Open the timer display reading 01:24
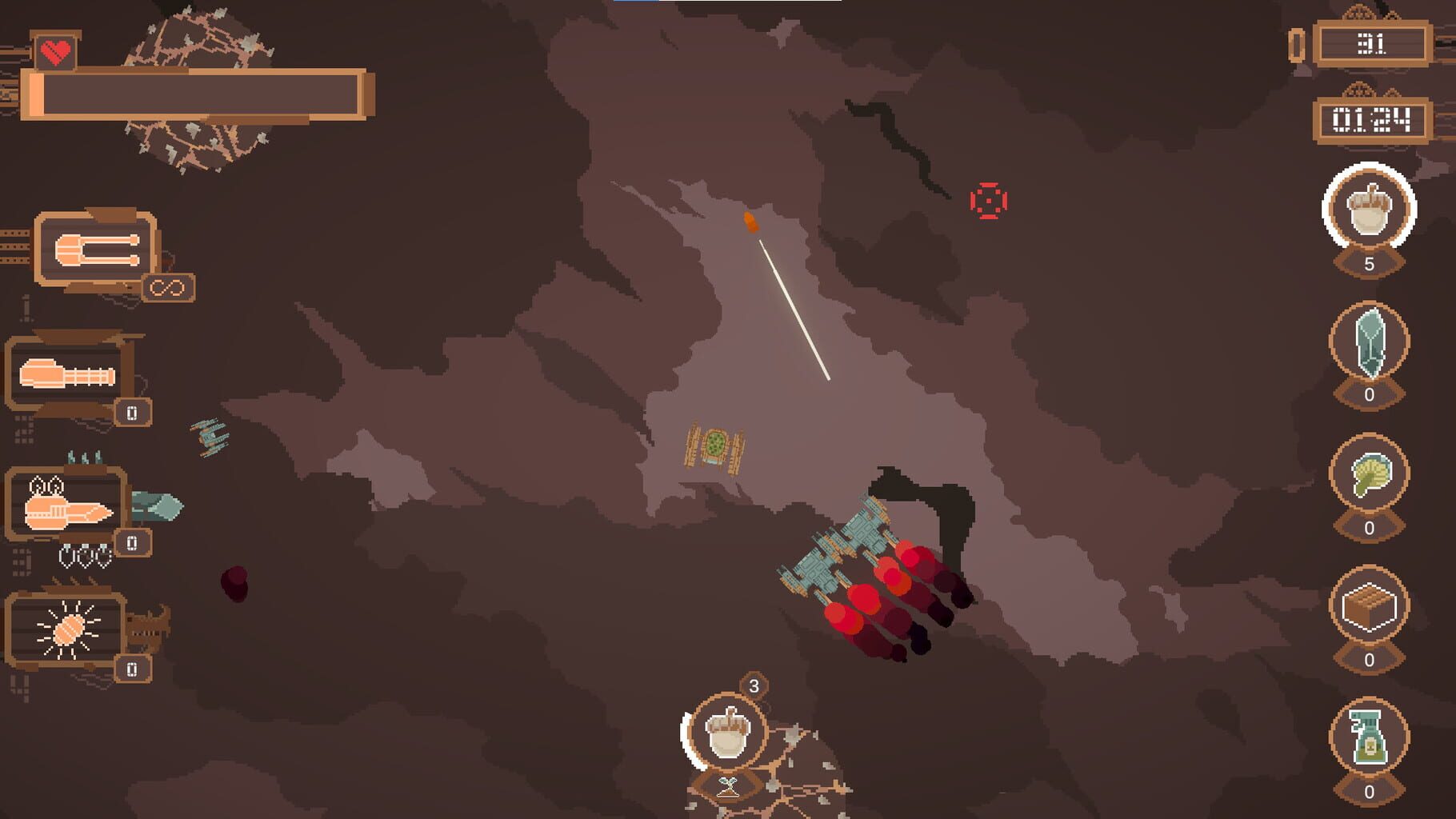 (1372, 118)
